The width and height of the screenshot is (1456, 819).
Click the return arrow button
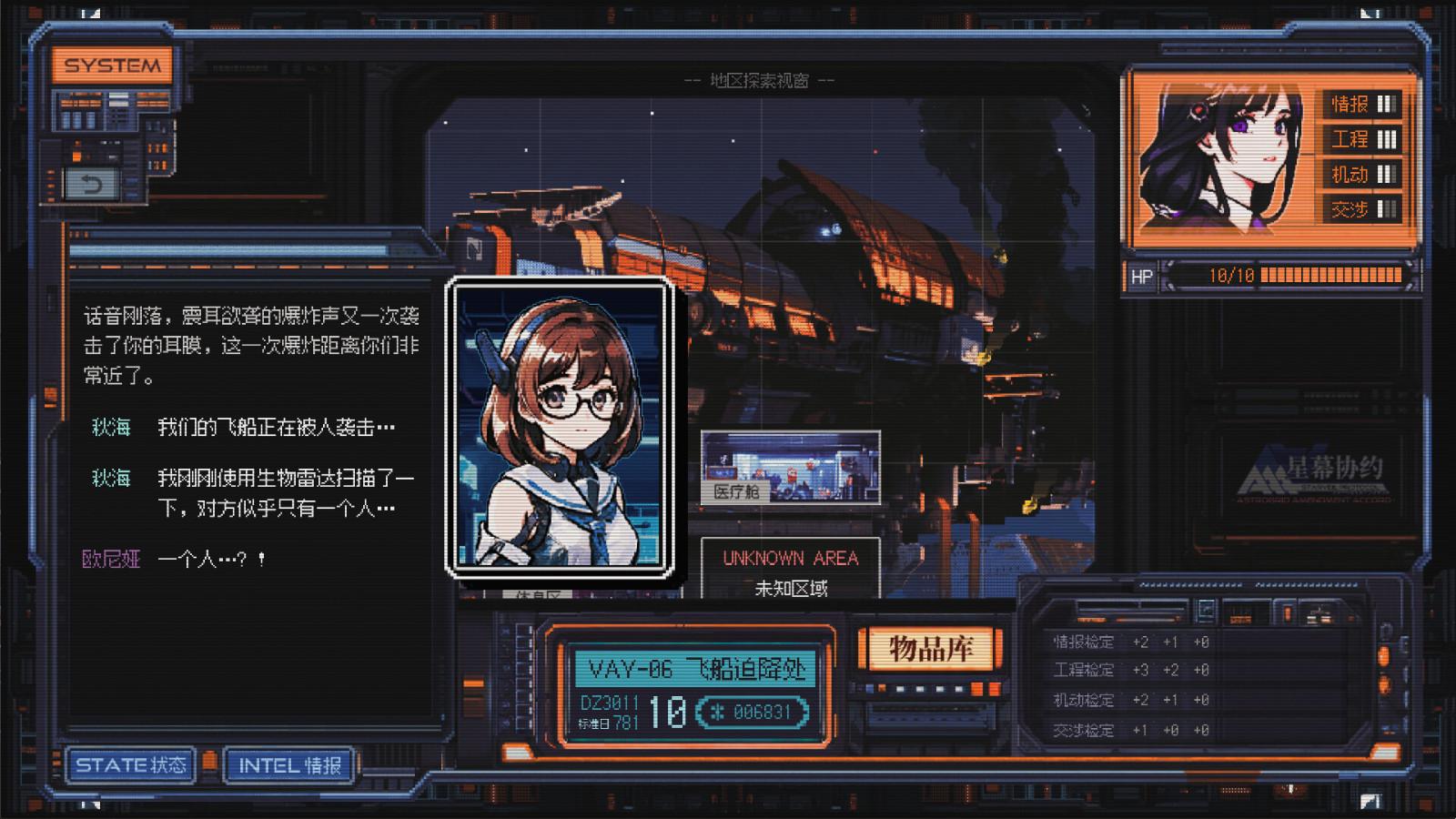click(91, 186)
